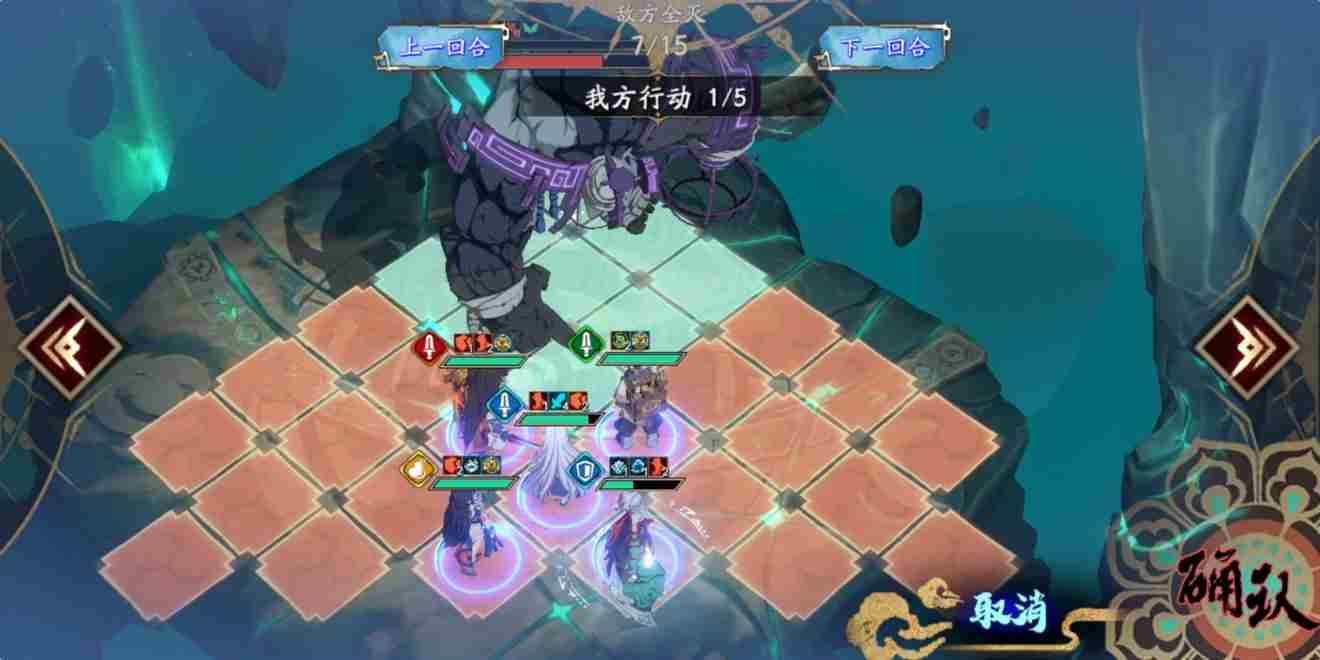The height and width of the screenshot is (660, 1320).
Task: Click the left double-chevron arrow button
Action: click(x=70, y=348)
